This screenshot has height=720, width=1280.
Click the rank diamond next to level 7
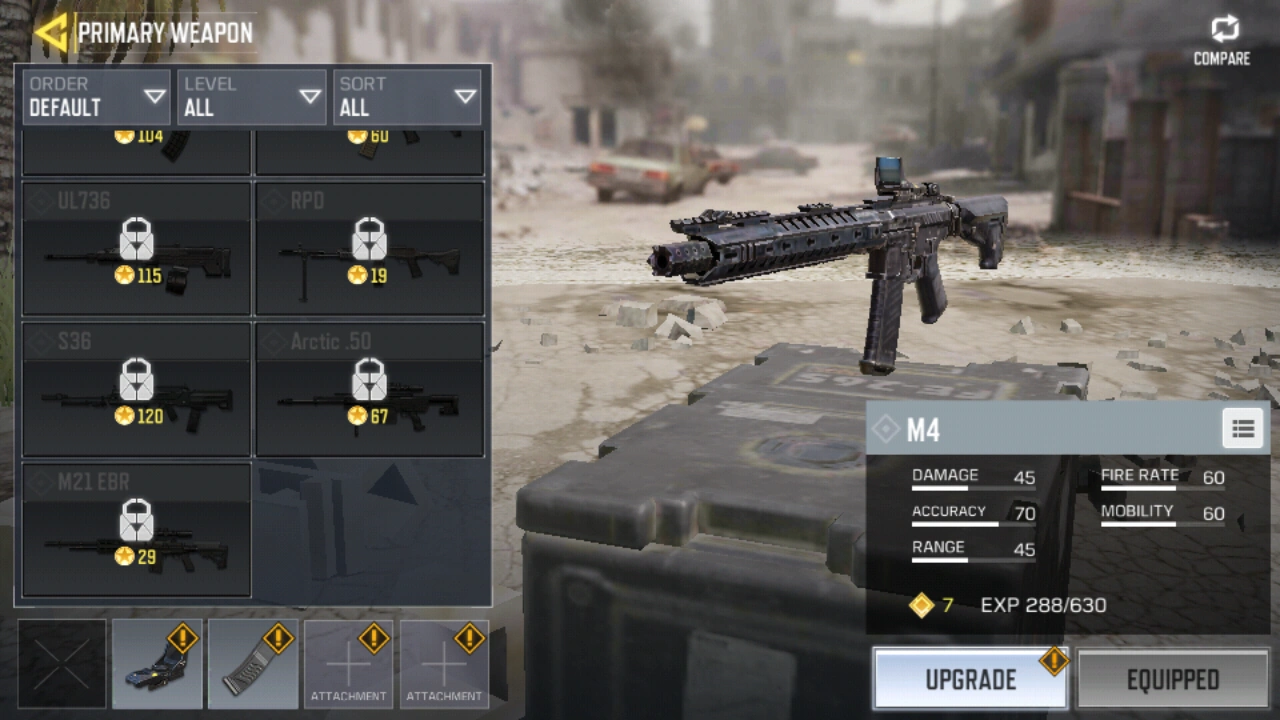921,606
